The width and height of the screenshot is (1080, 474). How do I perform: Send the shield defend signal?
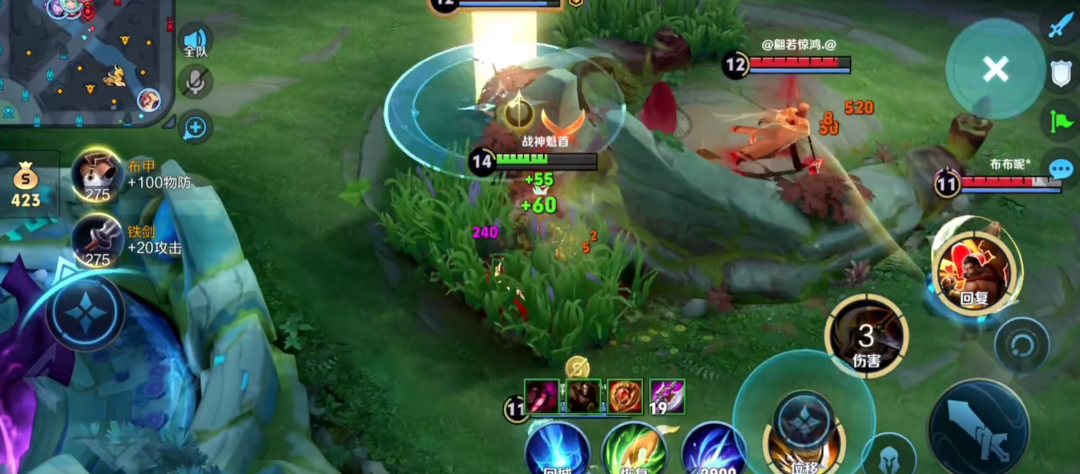click(x=1060, y=72)
